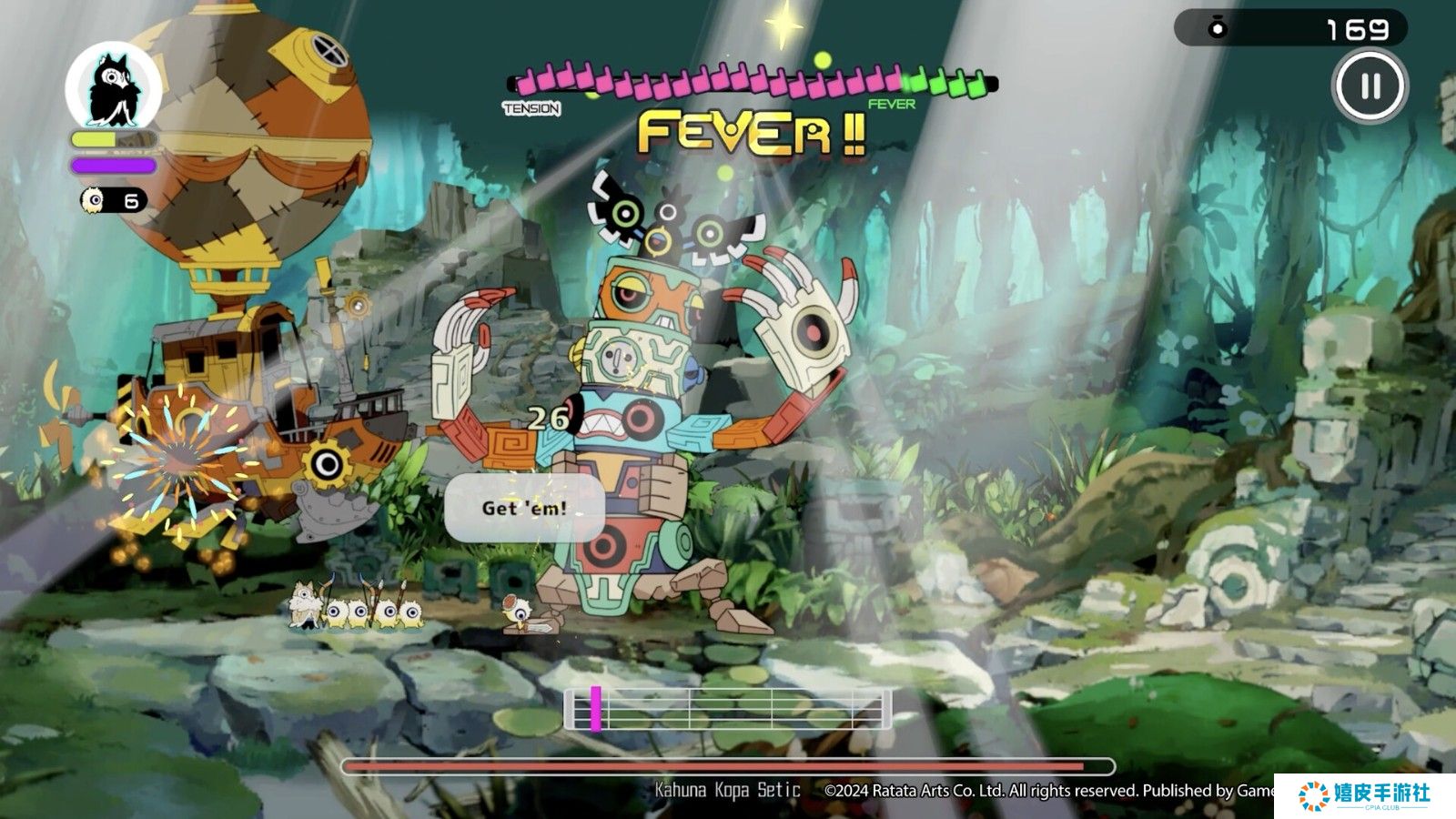
Task: Pause the game with the pause button
Action: [x=1370, y=86]
